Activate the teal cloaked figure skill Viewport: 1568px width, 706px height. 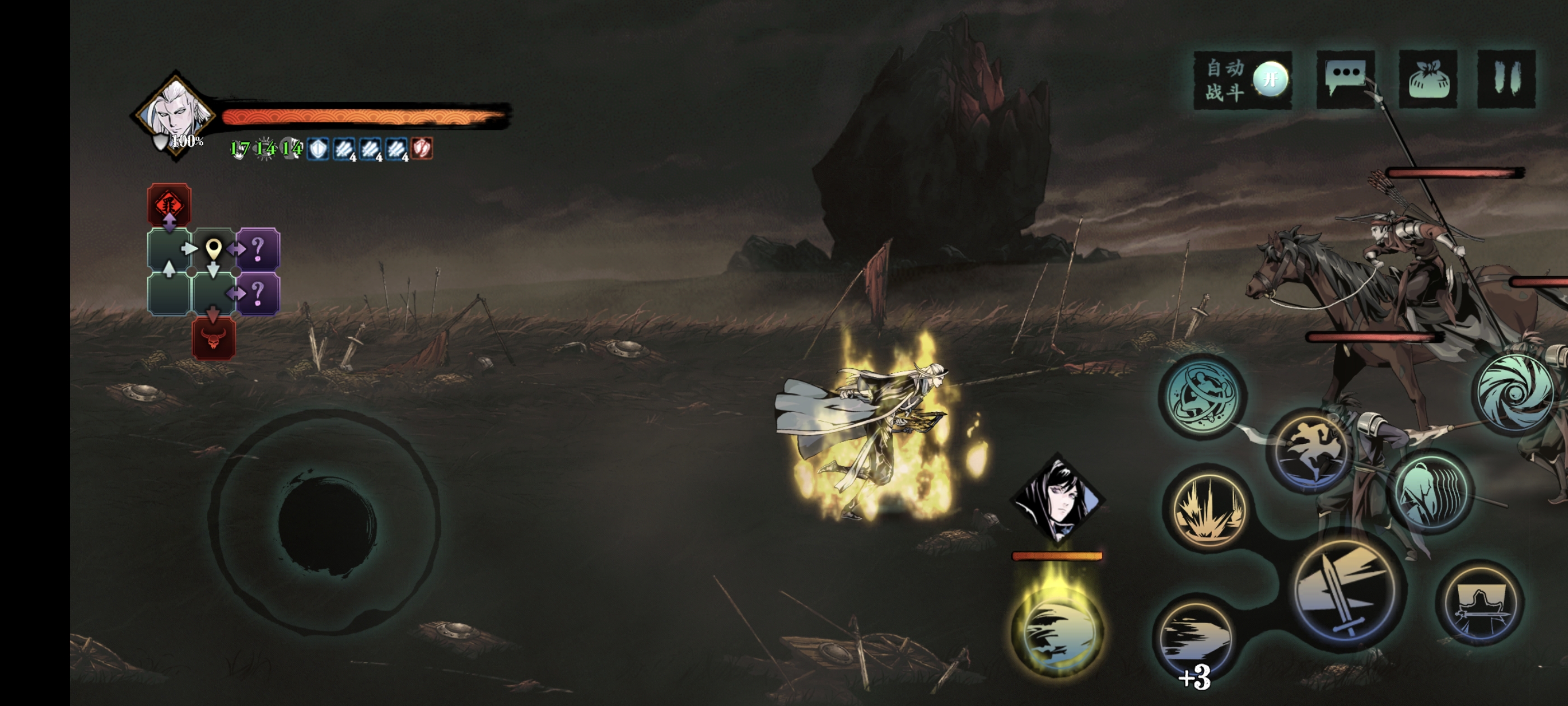click(1430, 491)
